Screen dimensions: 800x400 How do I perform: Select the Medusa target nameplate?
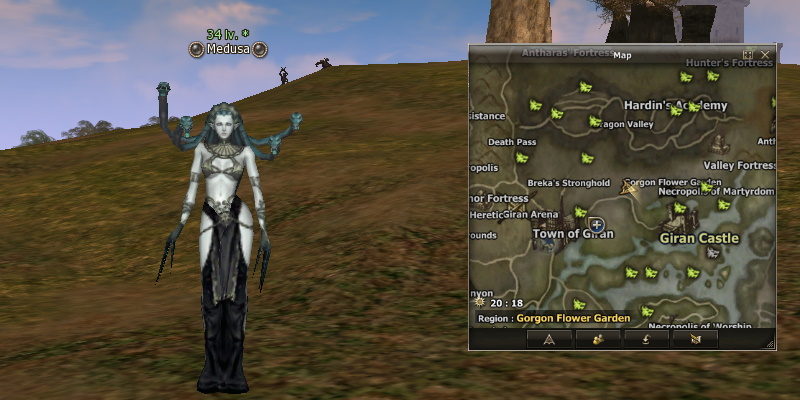click(x=229, y=48)
